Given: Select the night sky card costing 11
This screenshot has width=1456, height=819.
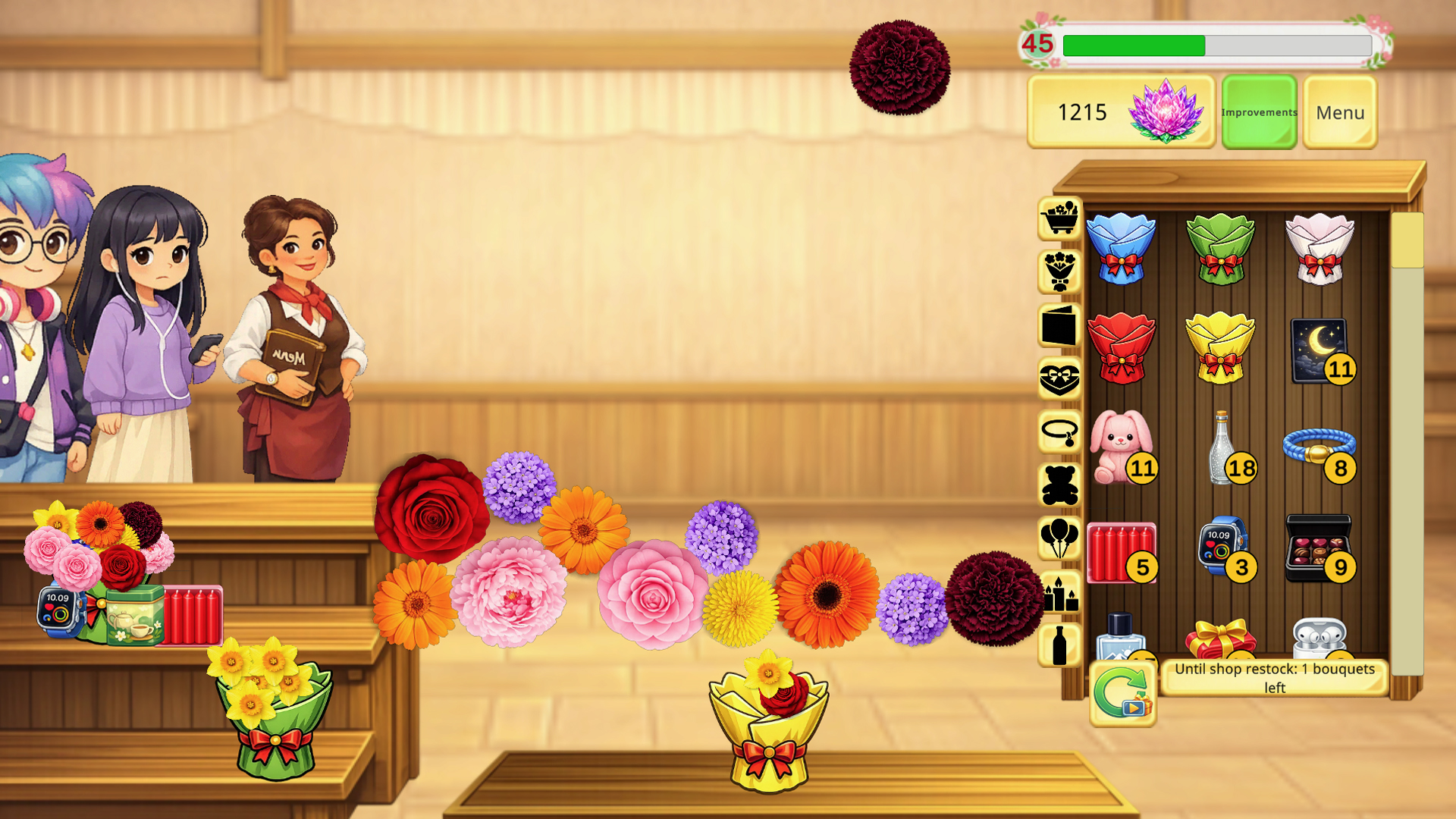Looking at the screenshot, I should [x=1321, y=349].
